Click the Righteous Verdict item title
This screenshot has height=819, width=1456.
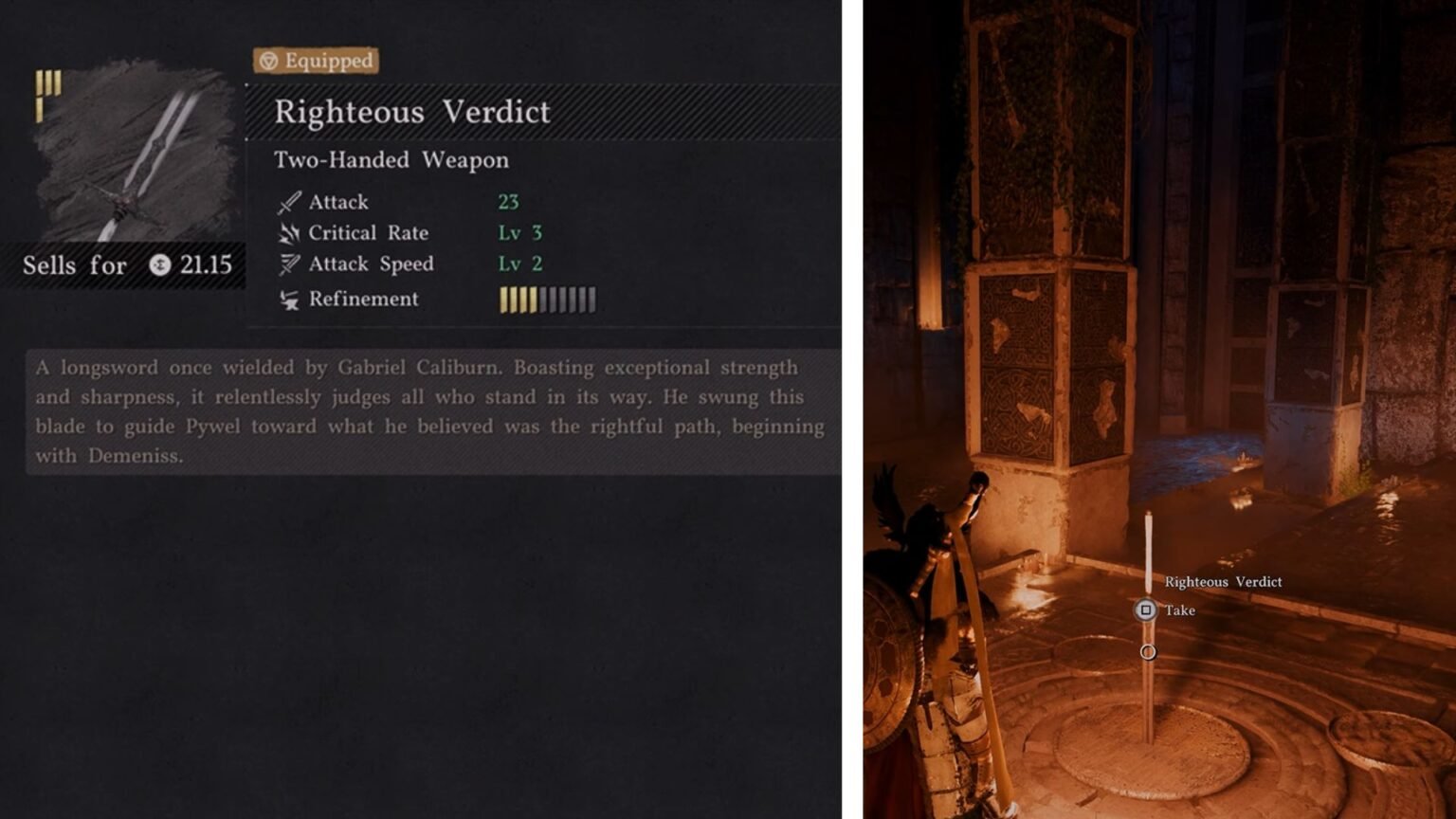[x=411, y=112]
